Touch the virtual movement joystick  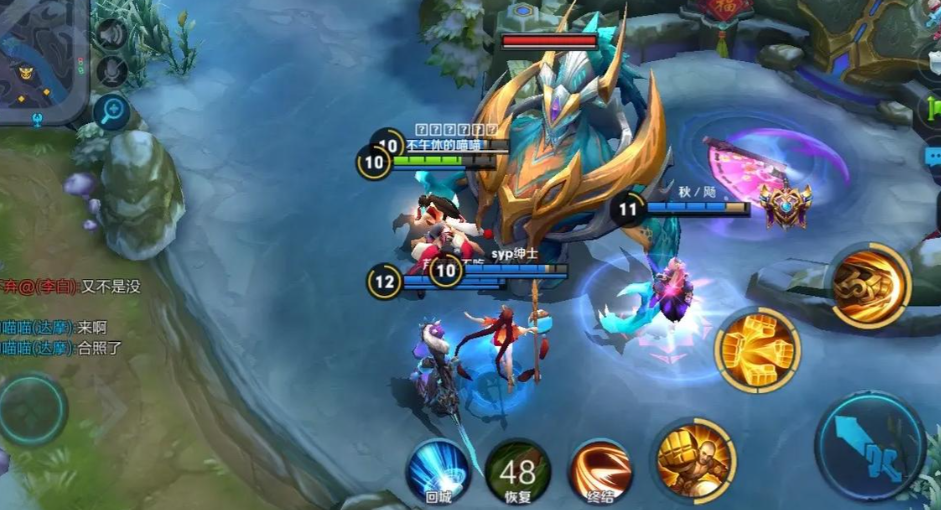click(33, 410)
